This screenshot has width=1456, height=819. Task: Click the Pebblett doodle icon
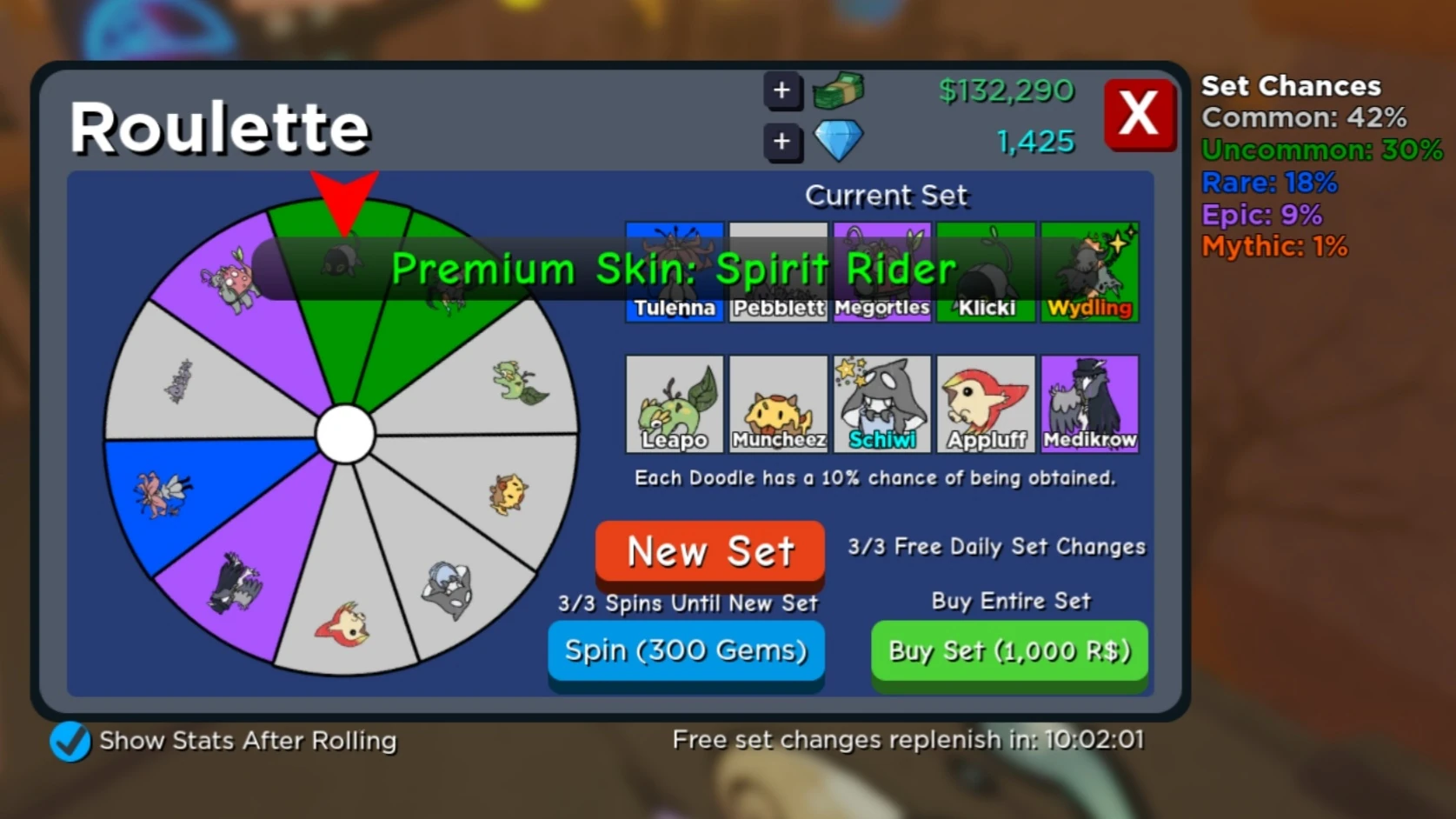click(x=778, y=271)
